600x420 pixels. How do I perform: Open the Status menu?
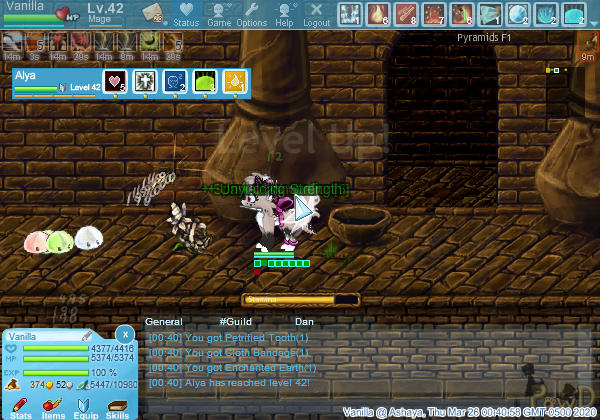(186, 13)
